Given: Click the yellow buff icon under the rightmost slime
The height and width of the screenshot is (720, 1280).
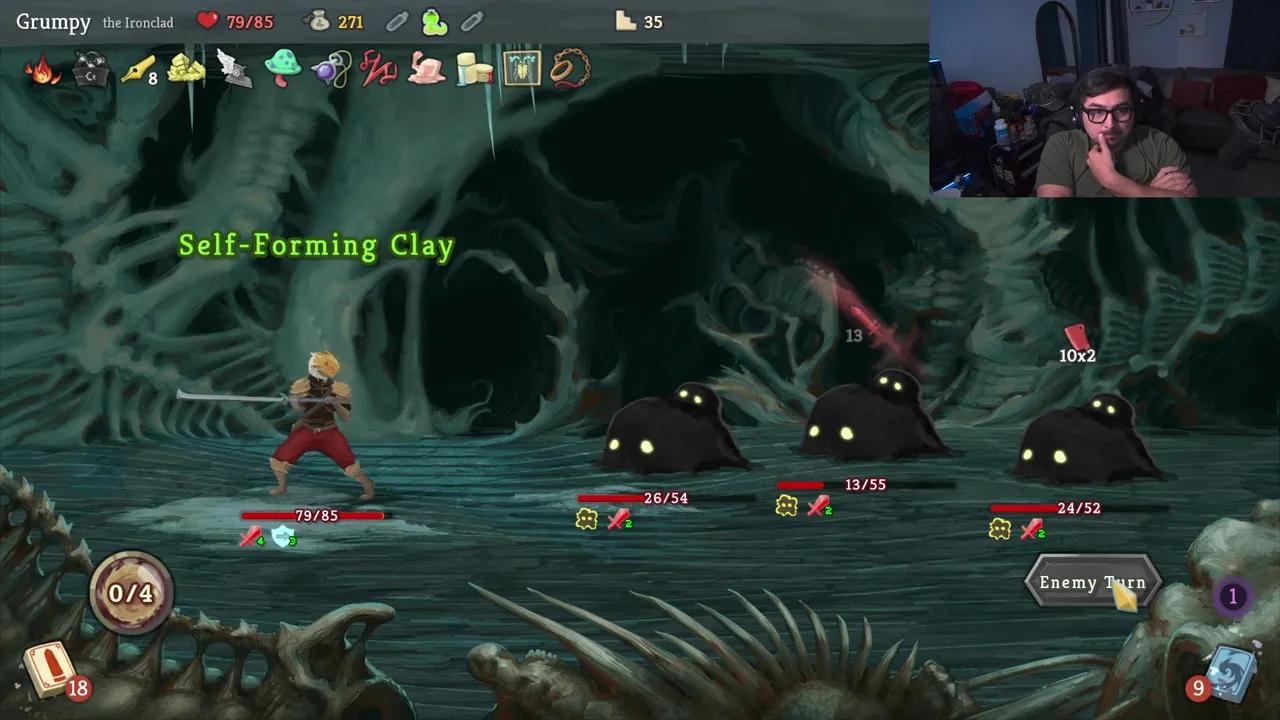Looking at the screenshot, I should click(999, 530).
